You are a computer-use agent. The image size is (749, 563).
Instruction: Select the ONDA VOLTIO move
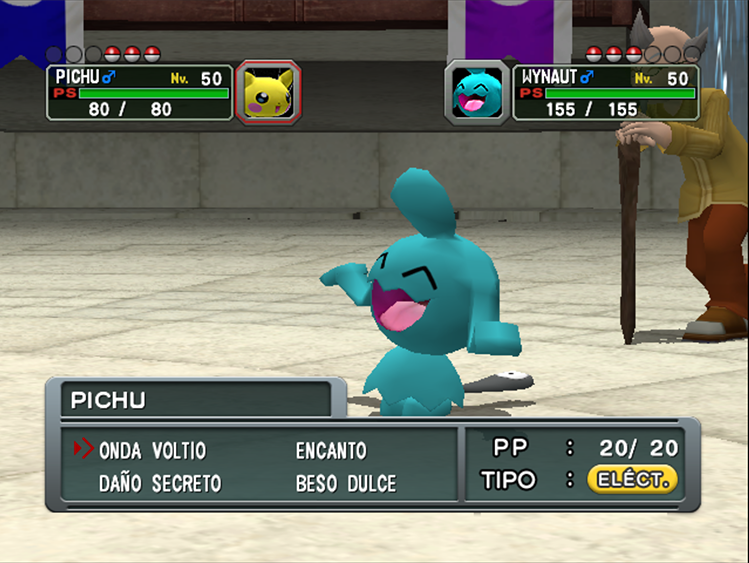point(152,451)
